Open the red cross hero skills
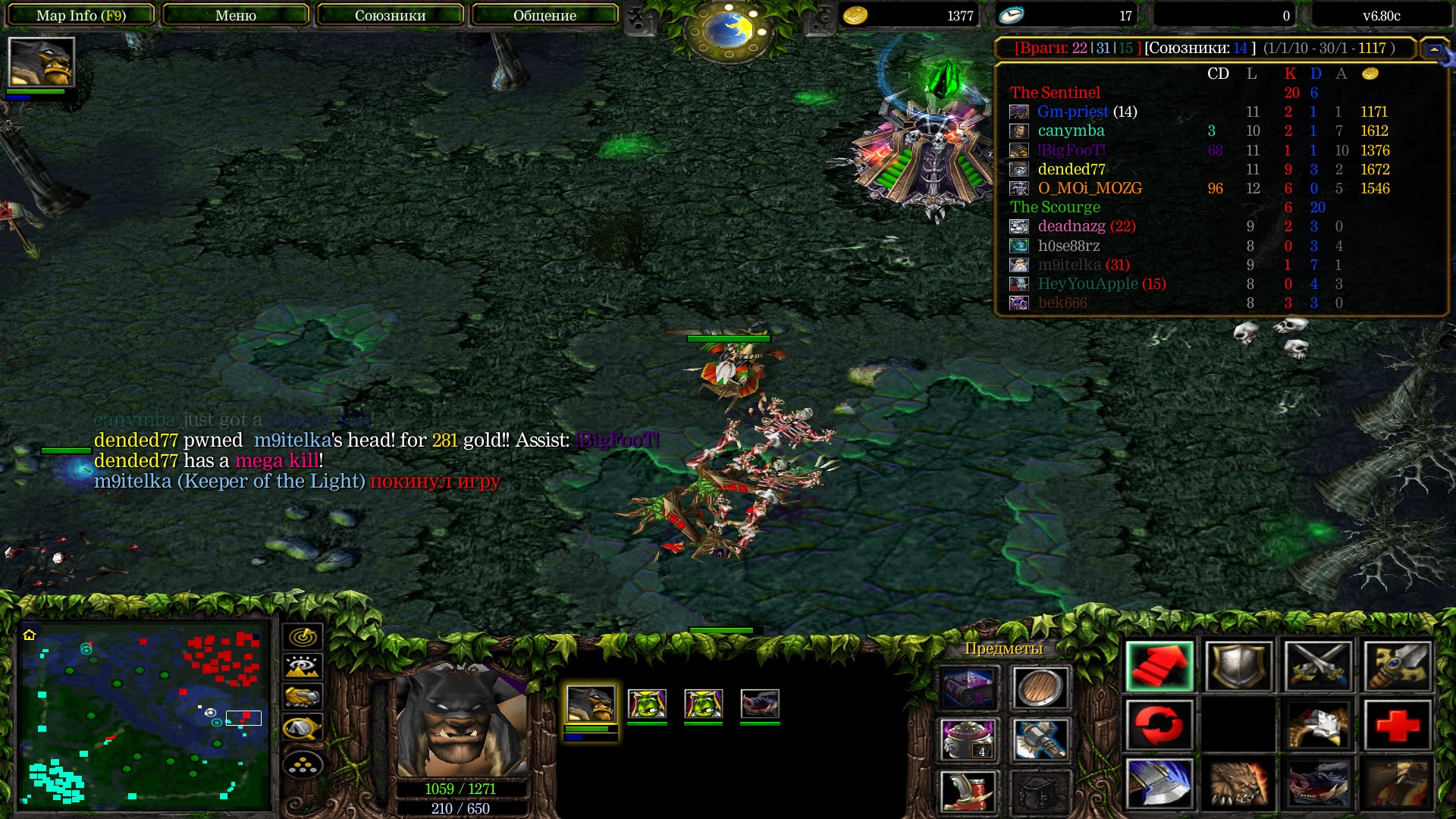This screenshot has height=819, width=1456. (1398, 724)
